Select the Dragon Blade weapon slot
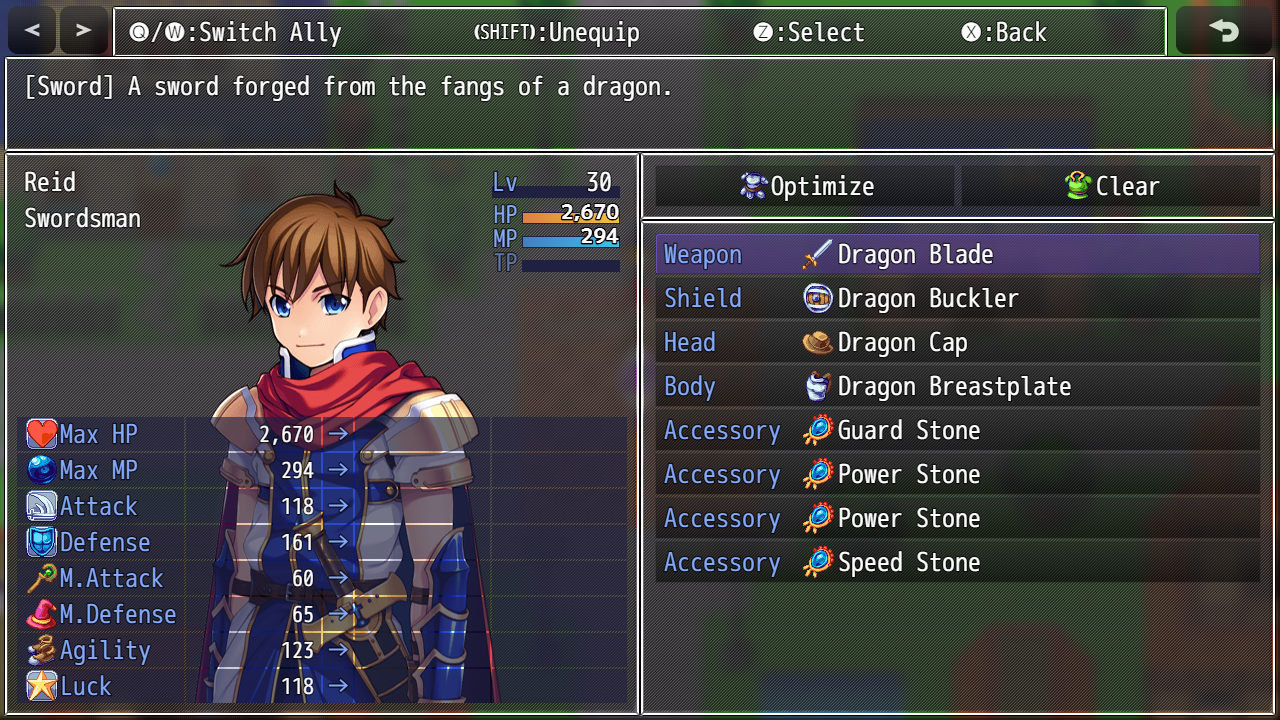Screen dimensions: 1280x720 pos(957,255)
